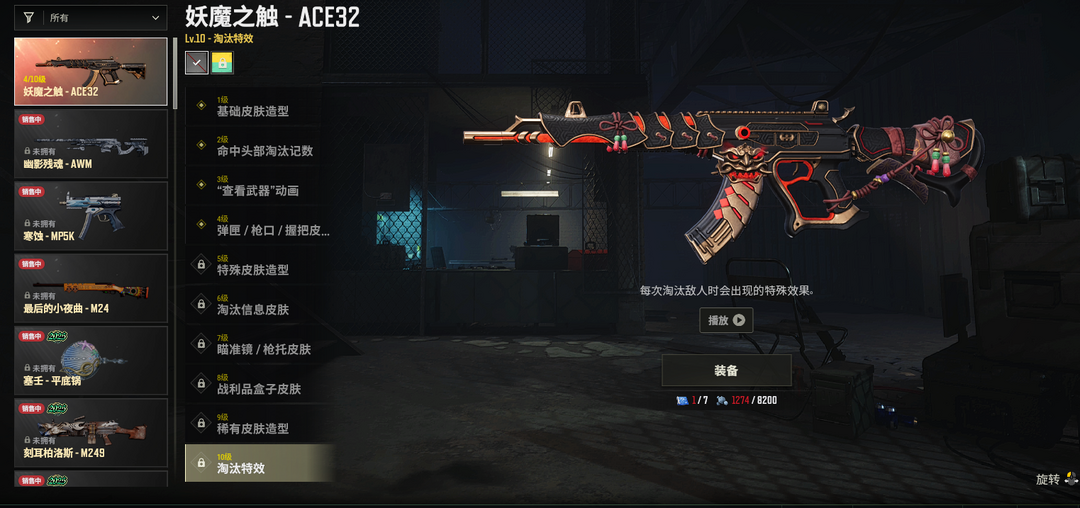The height and width of the screenshot is (508, 1080).
Task: Select locked level 7 瞄准镜 / 枪托皮肤
Action: (259, 345)
